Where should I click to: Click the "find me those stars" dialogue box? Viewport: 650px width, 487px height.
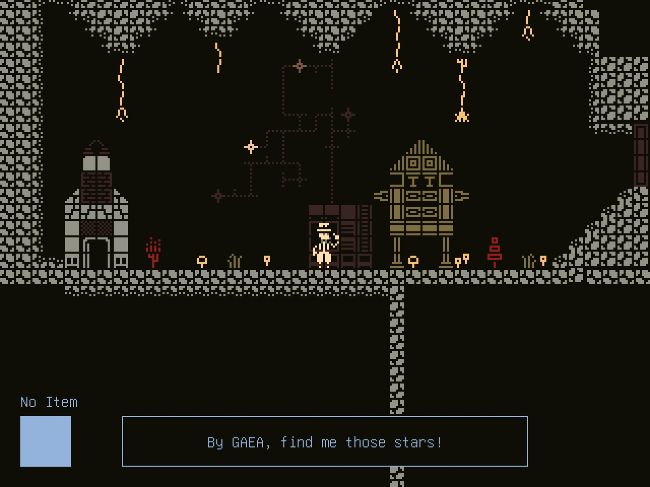coord(325,441)
